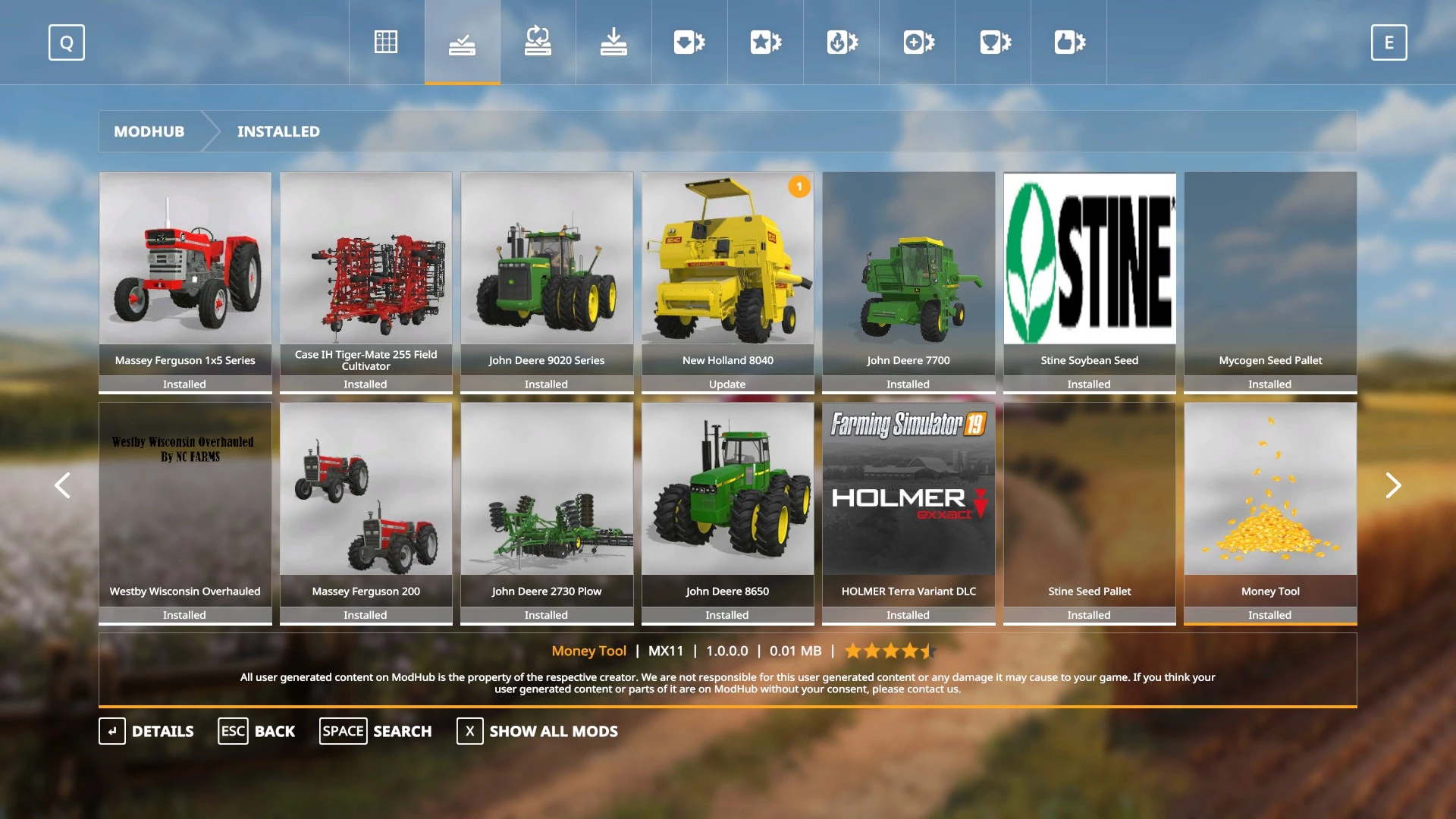Image resolution: width=1456 pixels, height=819 pixels.
Task: Open the top rated mods star icon
Action: (764, 42)
